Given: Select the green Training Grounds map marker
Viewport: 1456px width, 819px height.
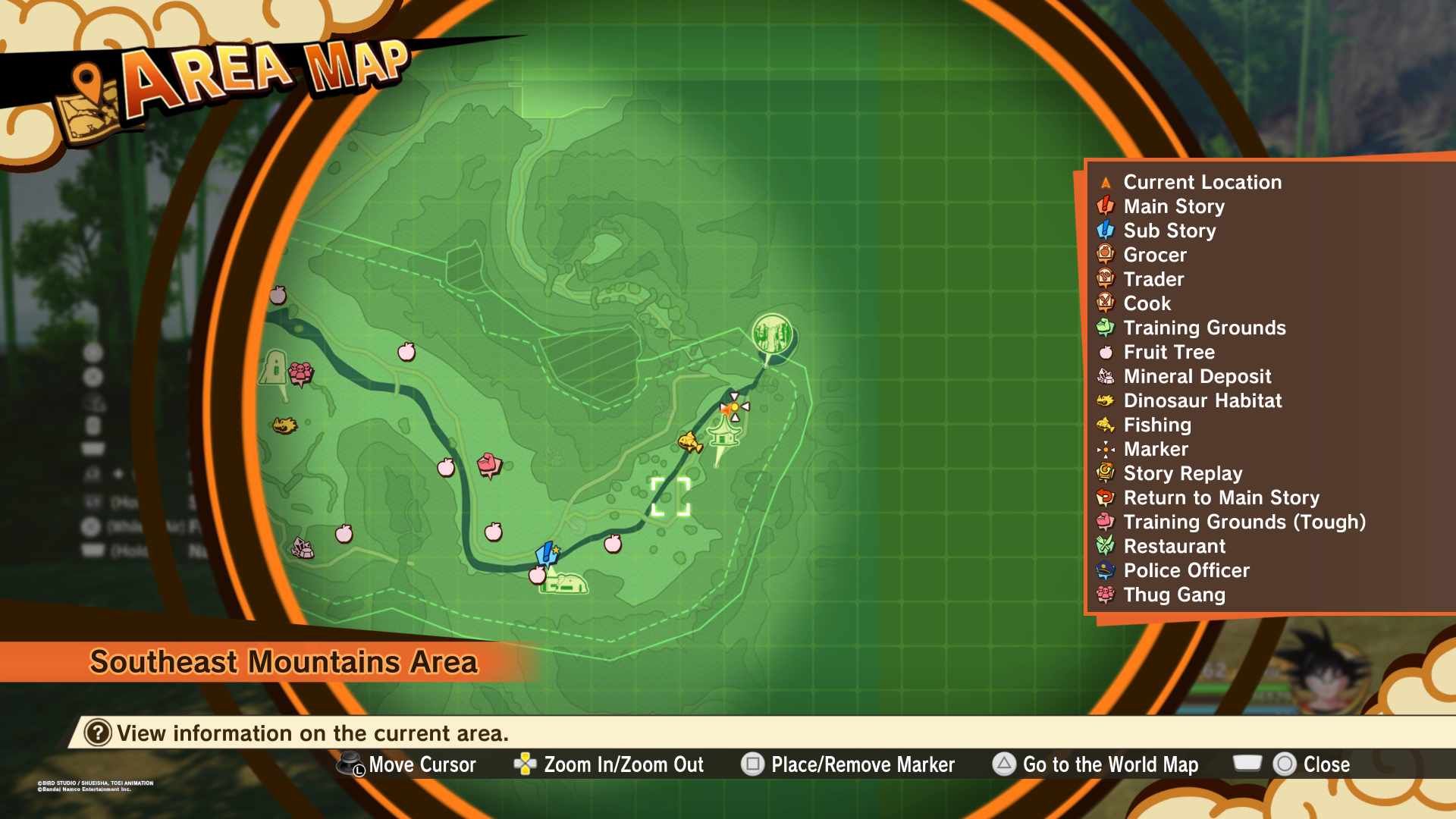Looking at the screenshot, I should point(772,334).
